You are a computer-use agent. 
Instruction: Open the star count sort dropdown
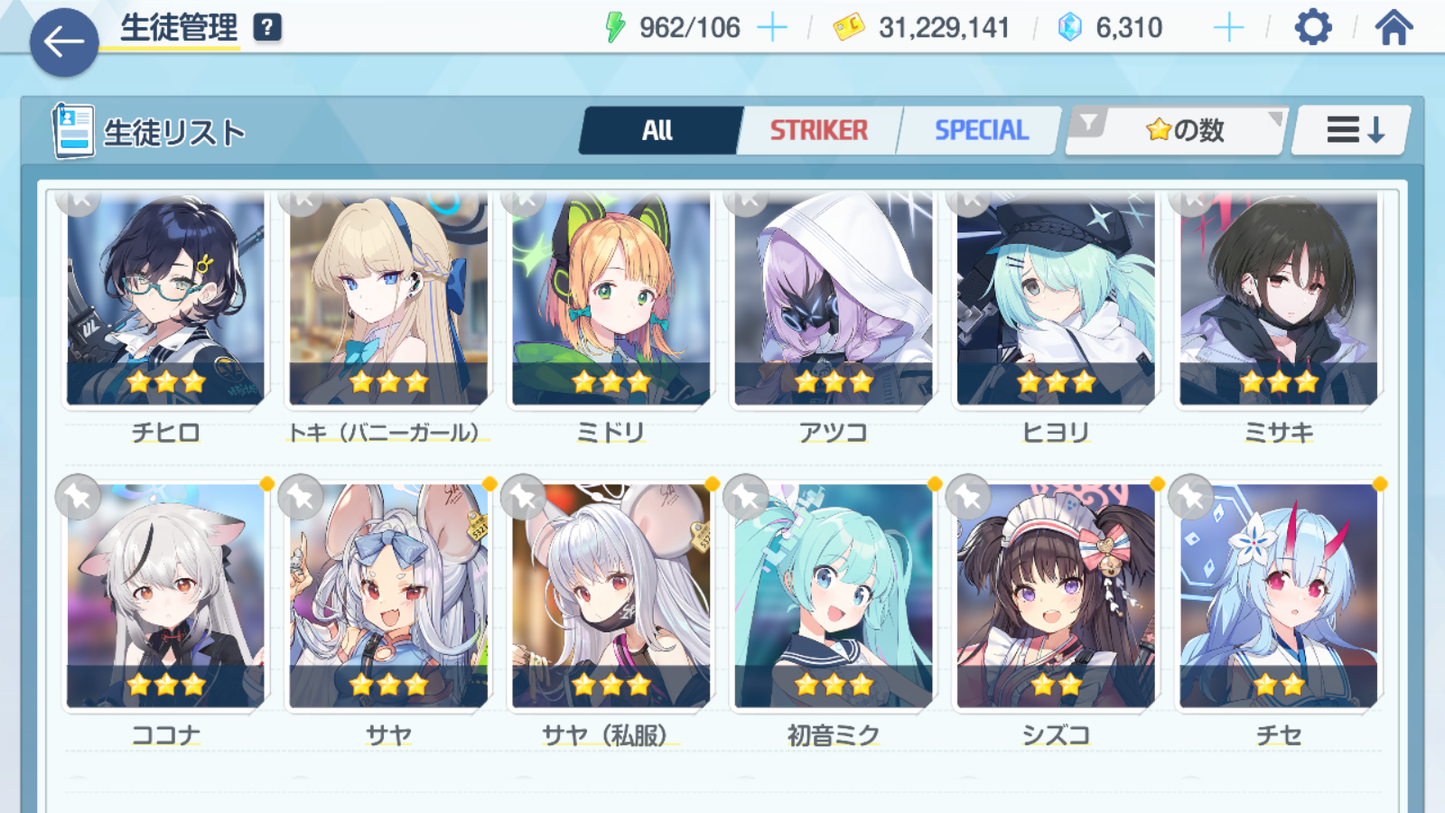point(1178,130)
